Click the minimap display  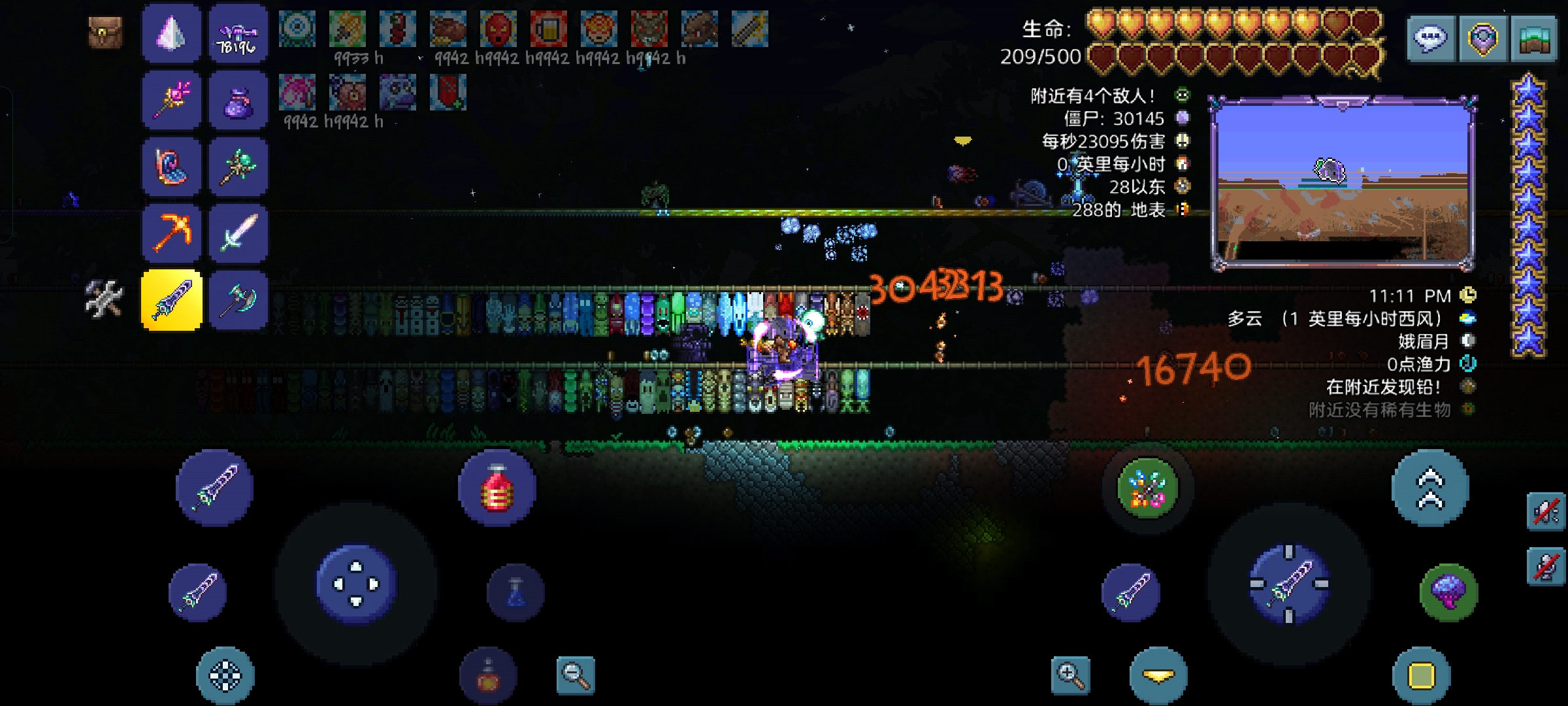coord(1343,181)
